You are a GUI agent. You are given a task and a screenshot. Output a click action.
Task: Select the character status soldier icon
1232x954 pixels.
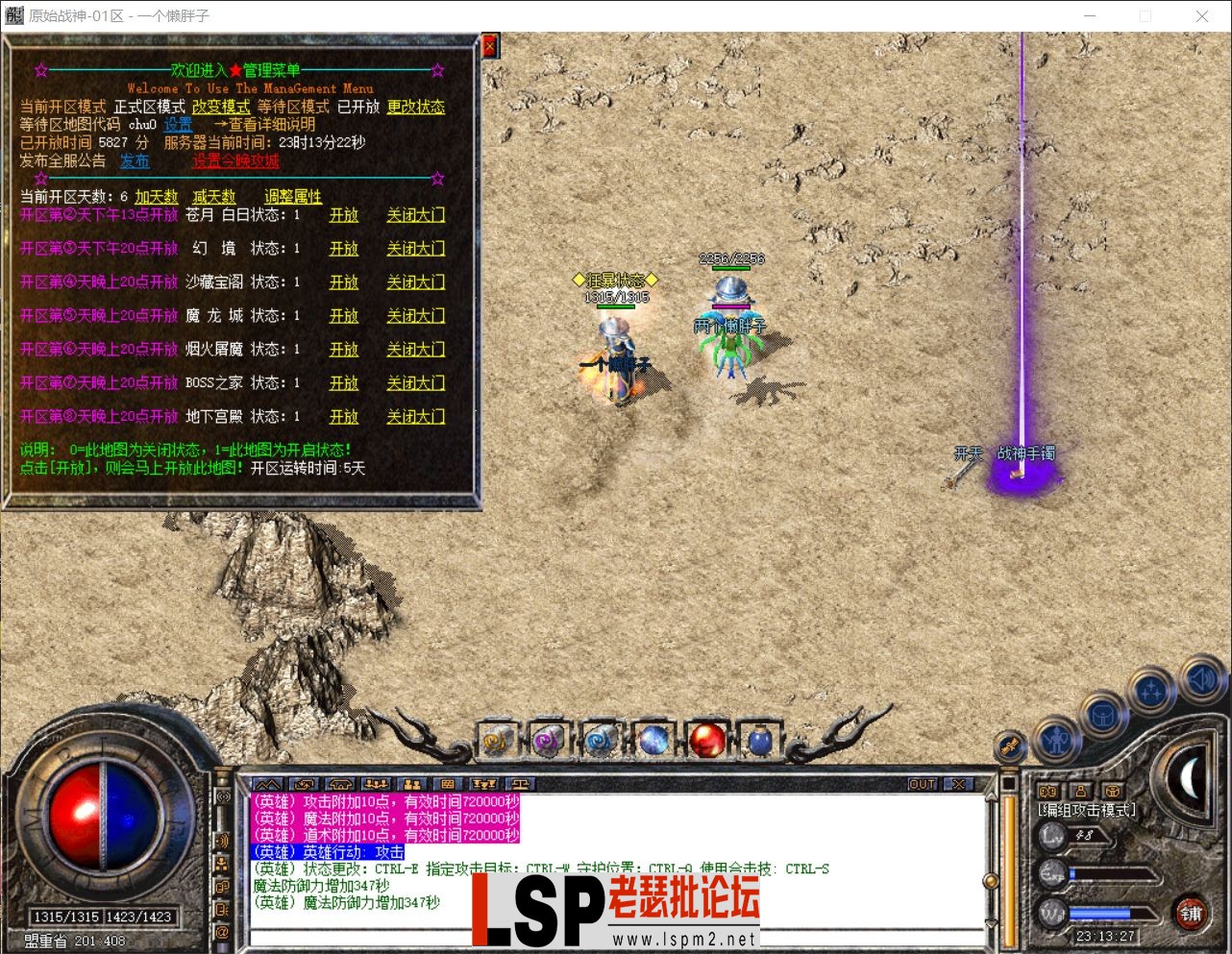point(1058,737)
